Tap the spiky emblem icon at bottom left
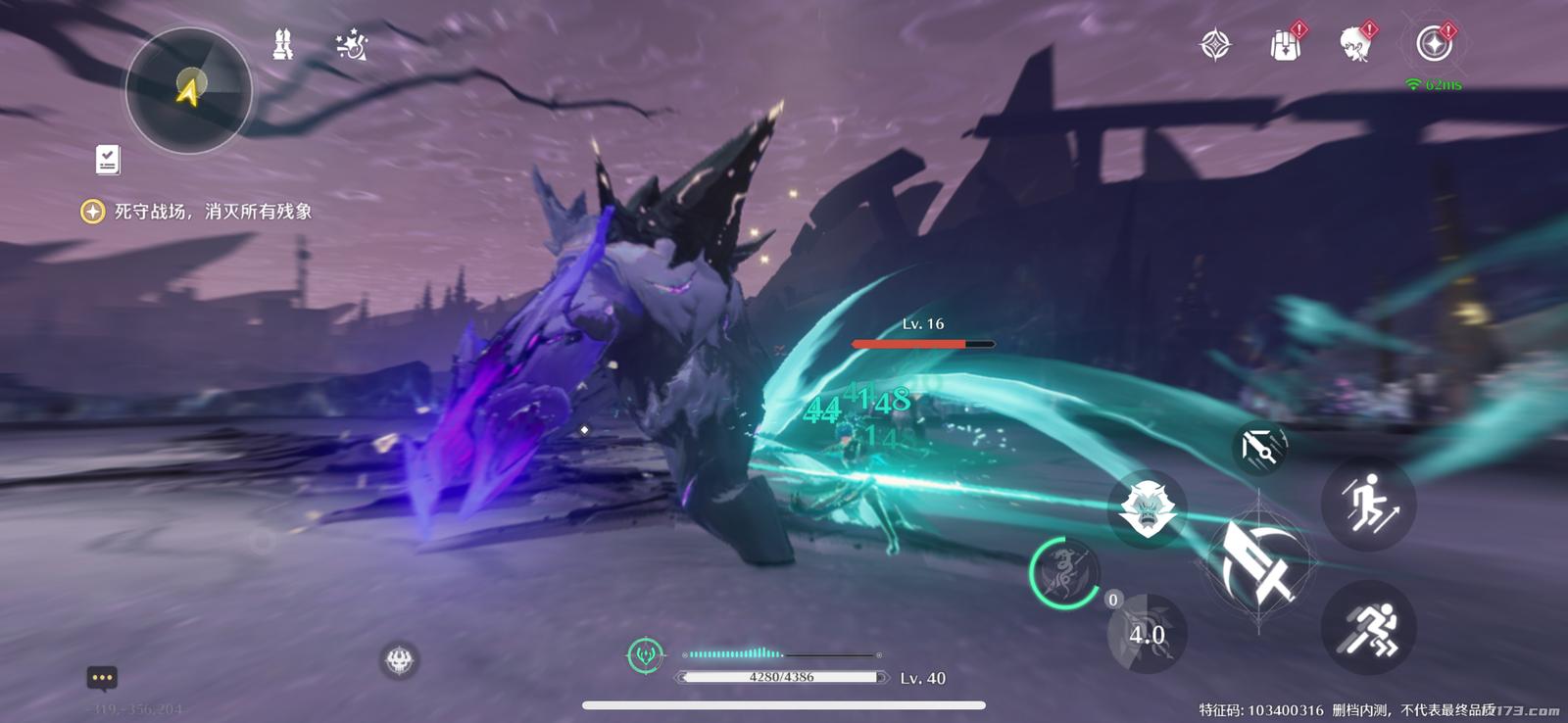The width and height of the screenshot is (1568, 723). pyautogui.click(x=399, y=660)
